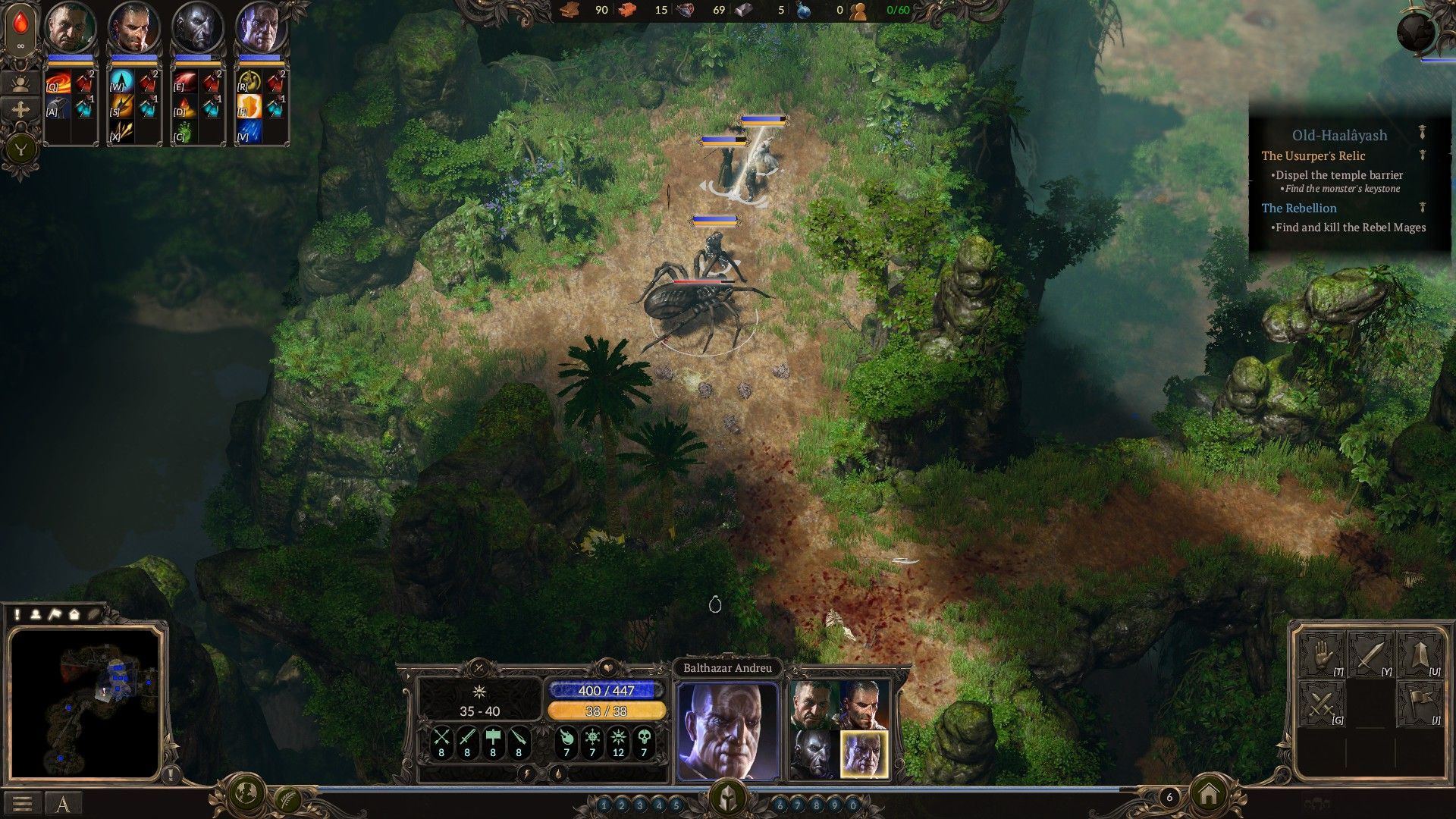1456x819 pixels.
Task: Activate the Attack-Move crossed swords icon
Action: point(1321,703)
